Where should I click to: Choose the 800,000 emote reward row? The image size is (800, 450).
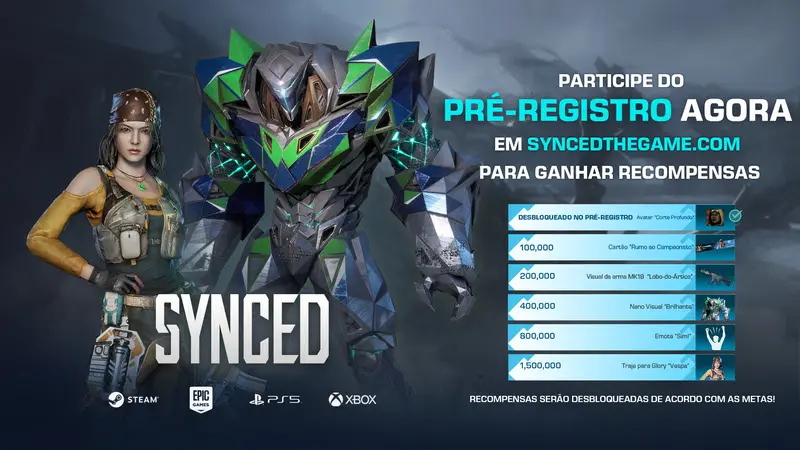coord(622,337)
